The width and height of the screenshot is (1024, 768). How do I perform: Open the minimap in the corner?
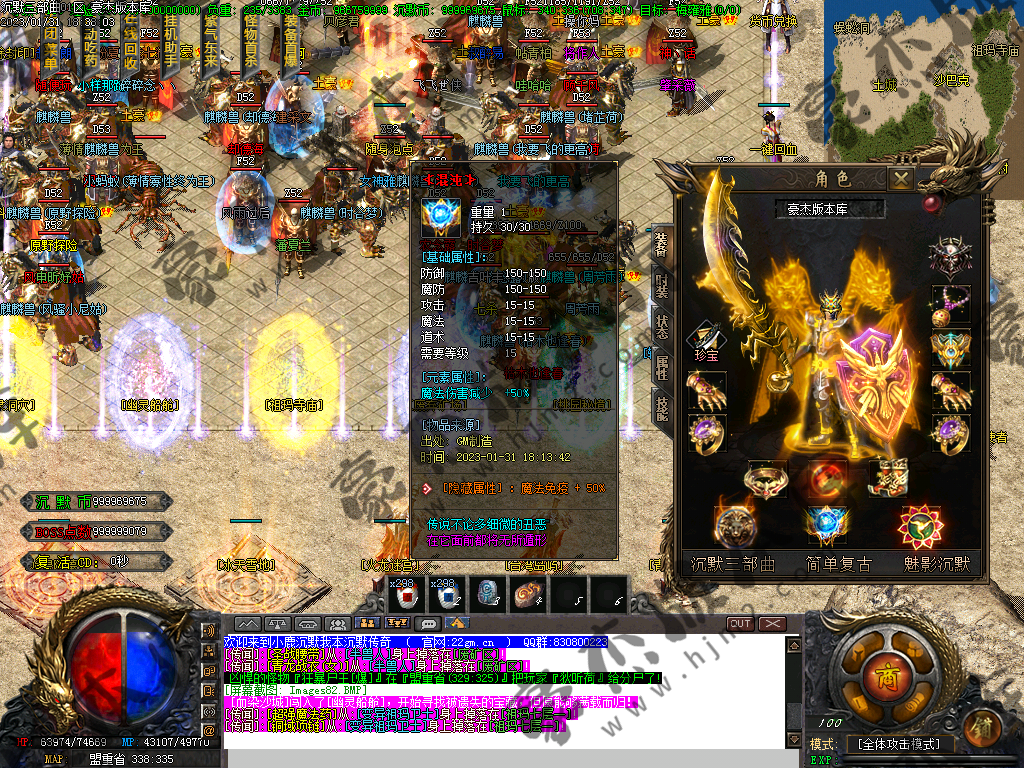(922, 60)
